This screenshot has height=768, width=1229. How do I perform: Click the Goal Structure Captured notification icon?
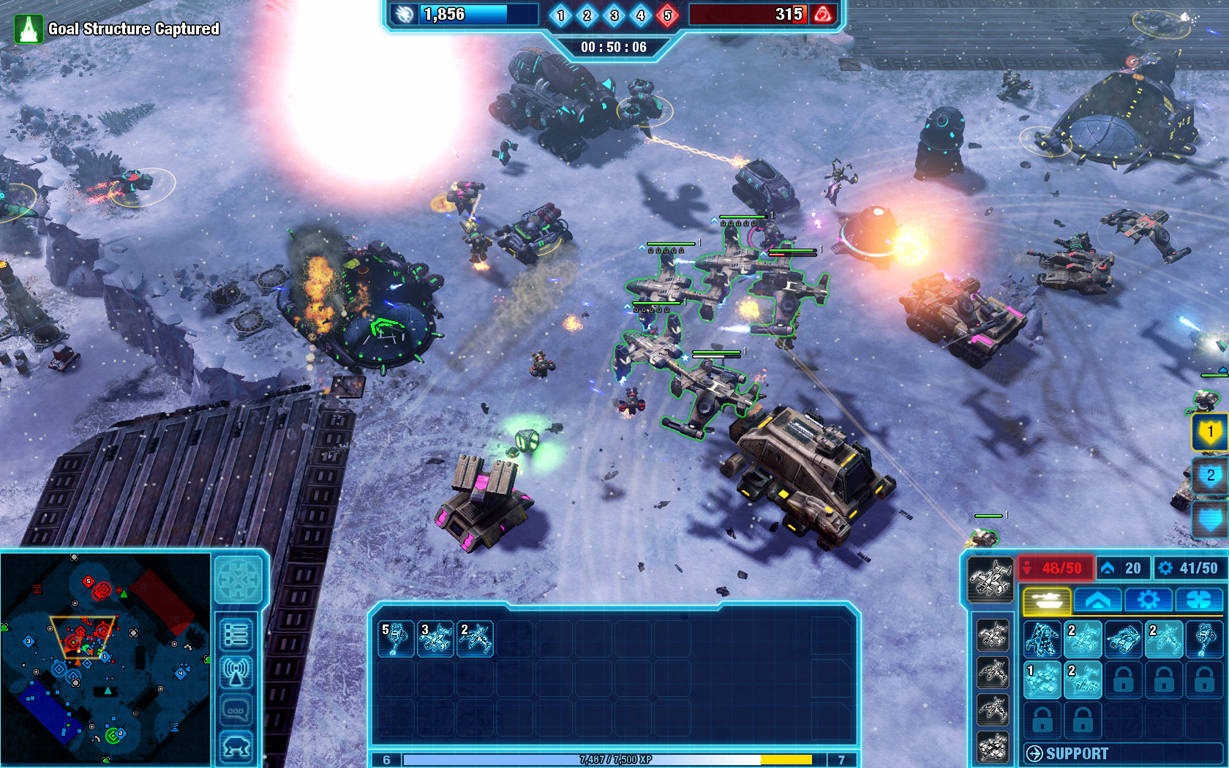[x=28, y=29]
